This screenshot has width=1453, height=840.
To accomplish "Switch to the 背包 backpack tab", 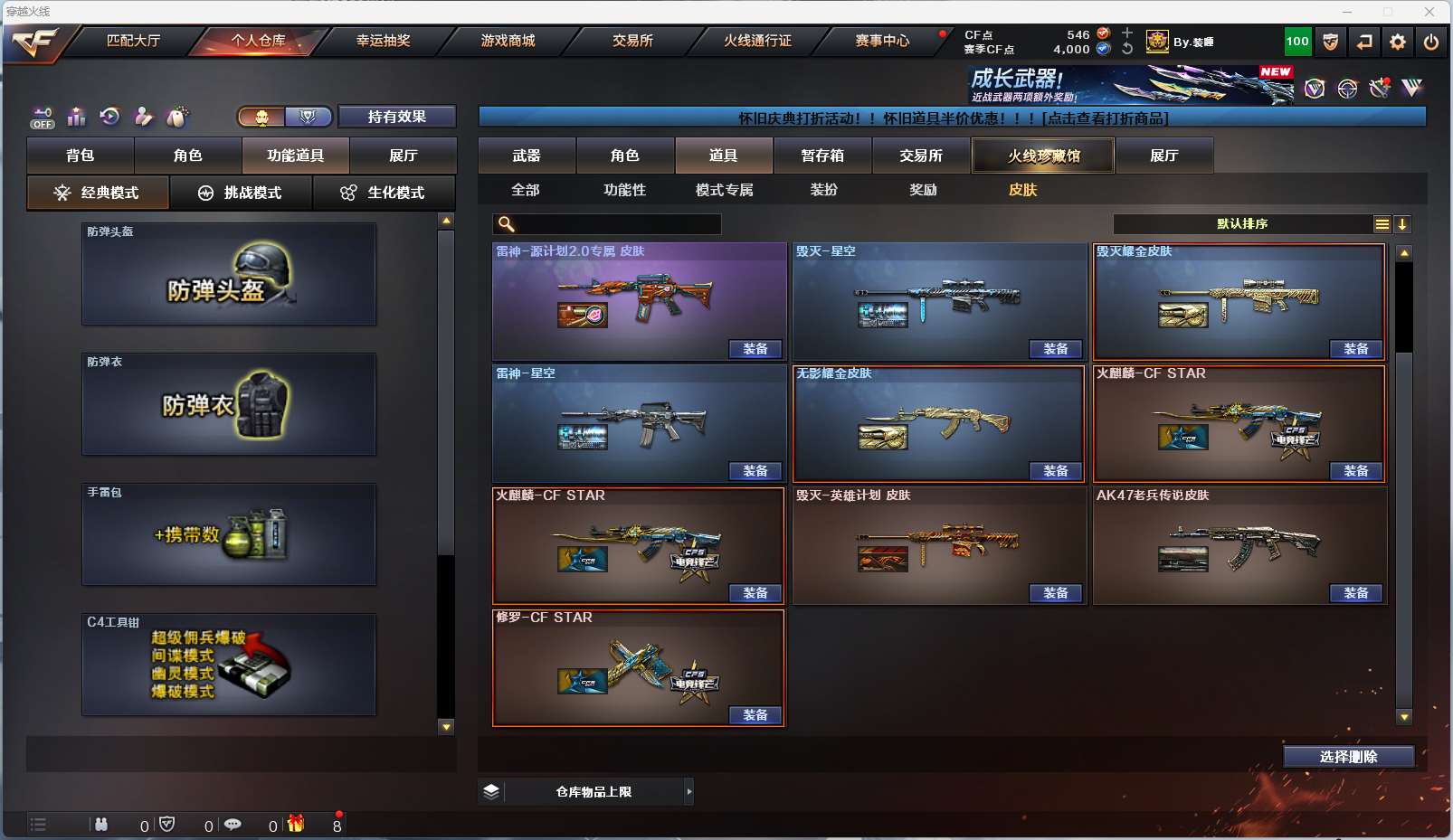I will coord(81,156).
